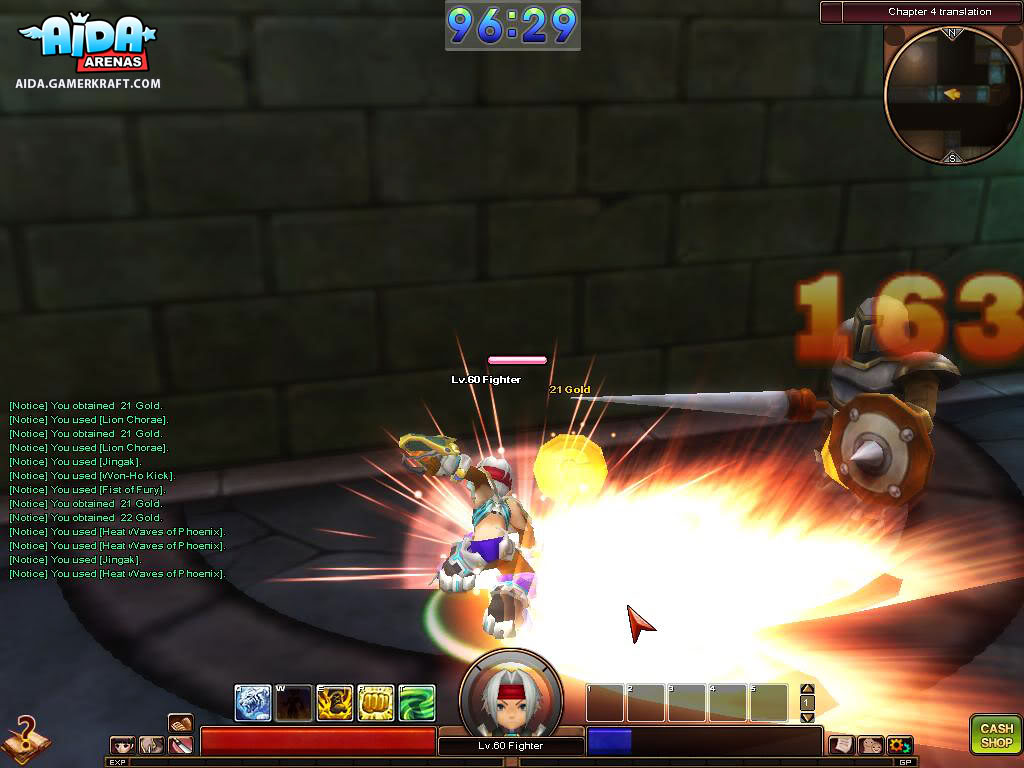This screenshot has height=768, width=1024.
Task: Trigger the golden lion skill
Action: [x=334, y=703]
